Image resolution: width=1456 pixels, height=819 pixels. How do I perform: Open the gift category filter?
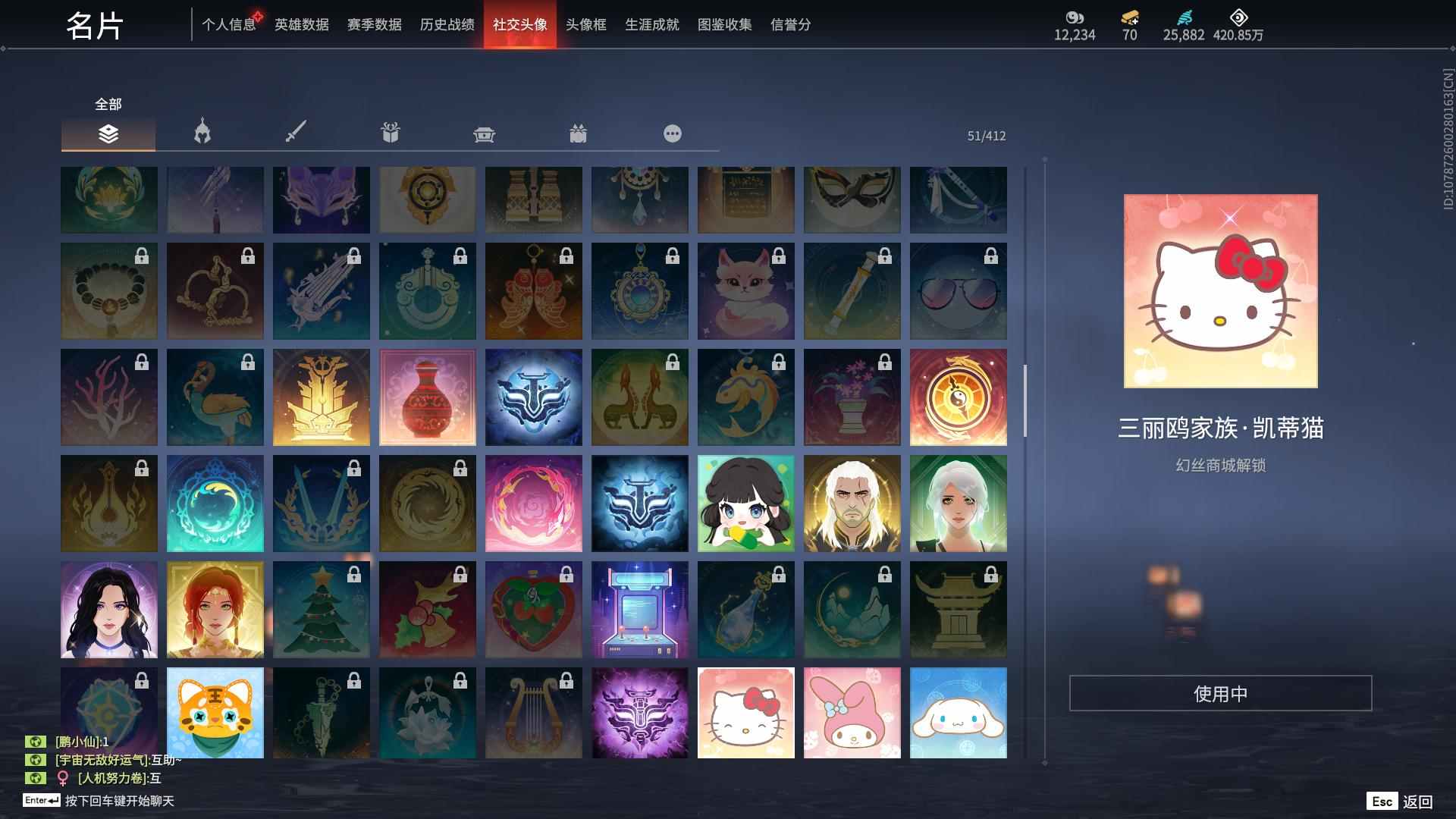tap(391, 133)
